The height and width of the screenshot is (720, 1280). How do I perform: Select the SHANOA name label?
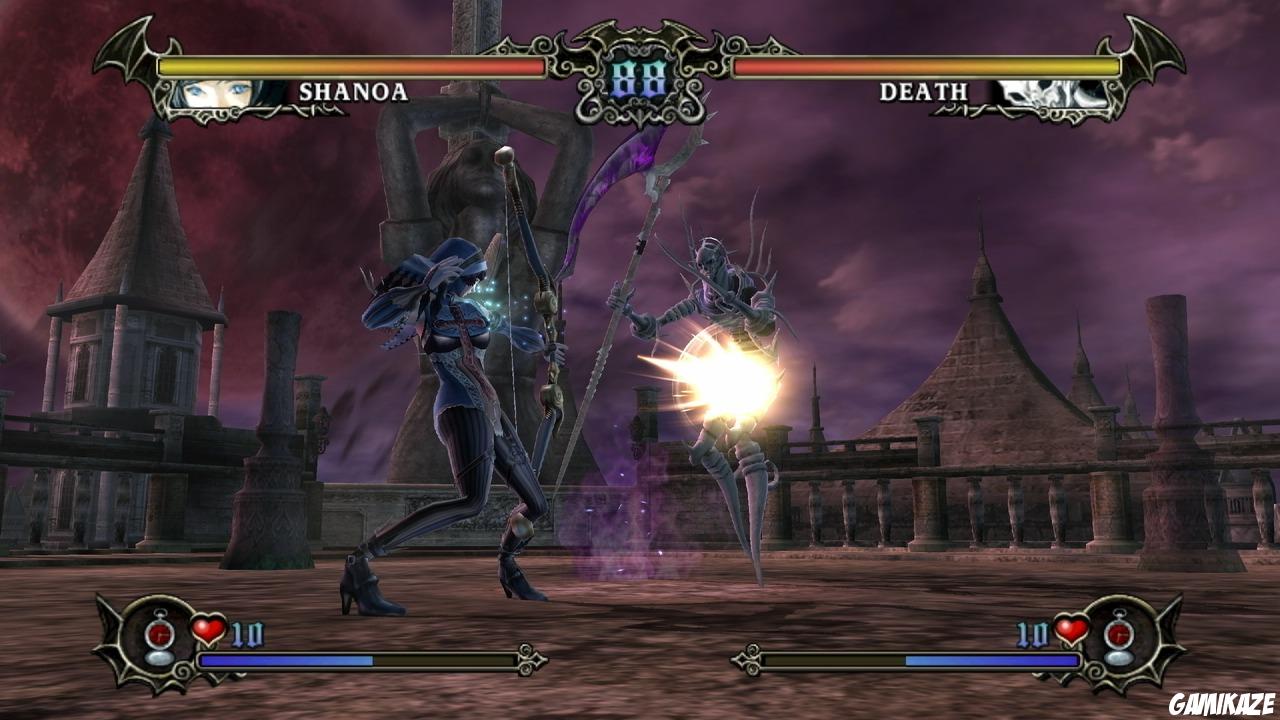coord(353,92)
